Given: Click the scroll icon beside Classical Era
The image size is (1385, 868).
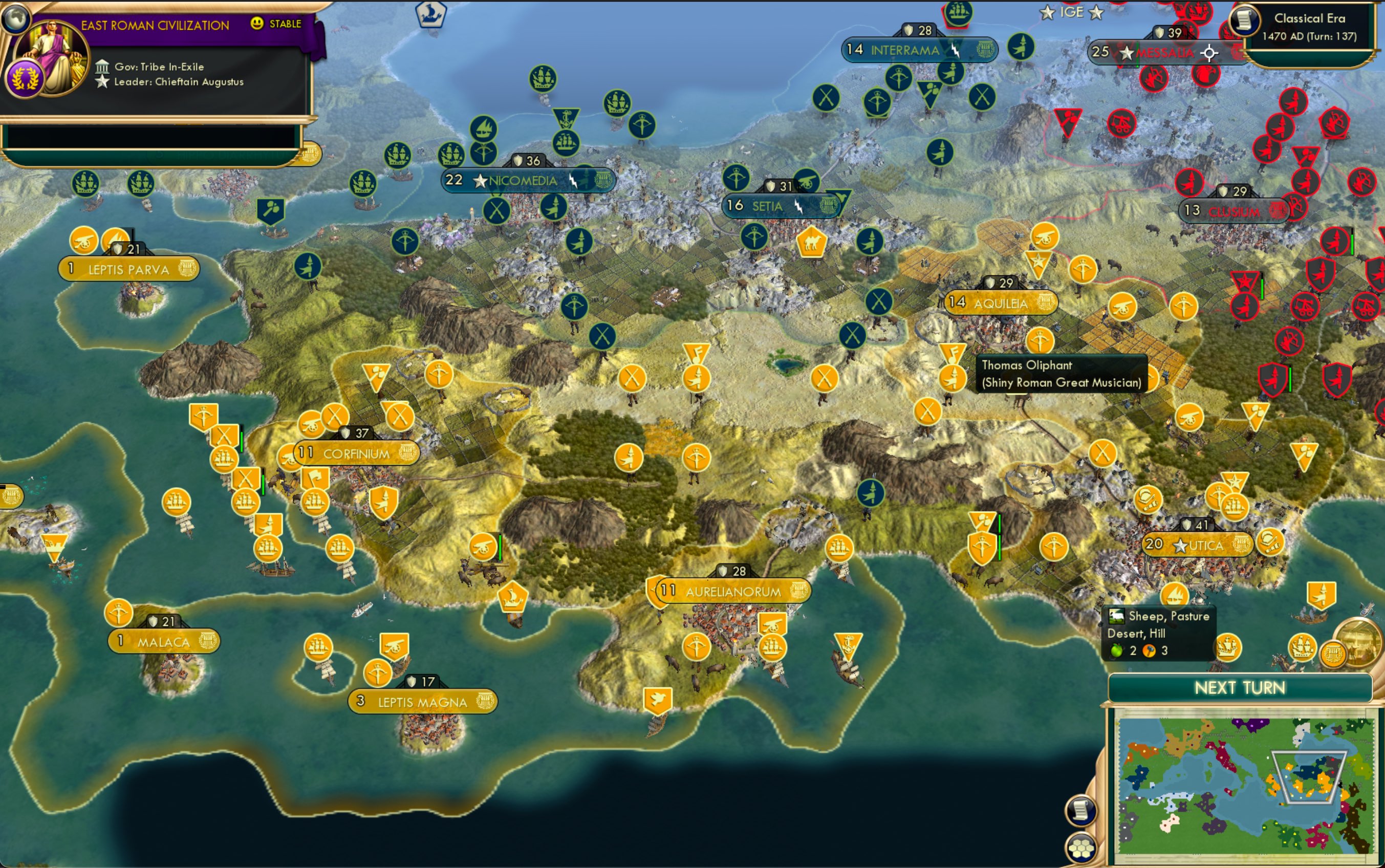Looking at the screenshot, I should [1244, 20].
